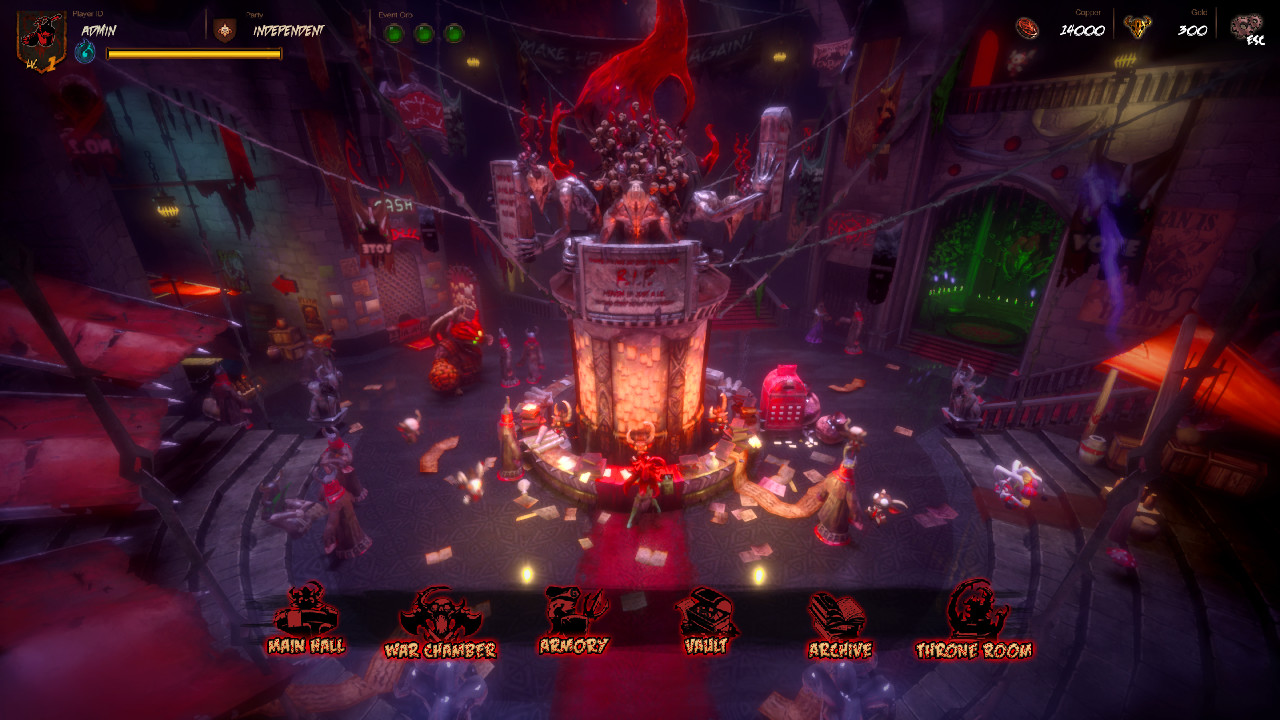The image size is (1280, 720).
Task: Click the blue flame icon beside the bar
Action: [x=85, y=52]
